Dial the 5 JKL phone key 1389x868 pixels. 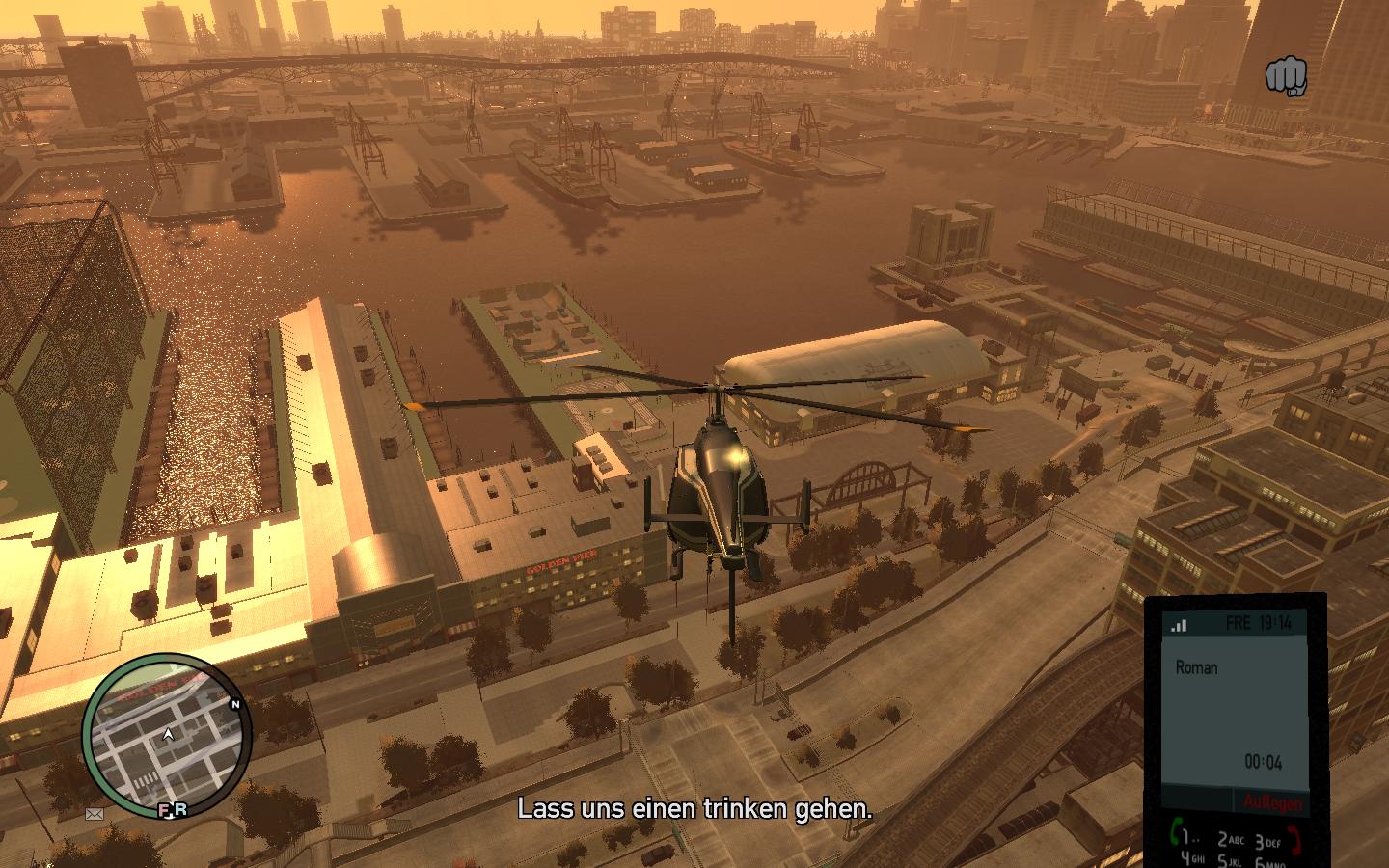(1229, 859)
